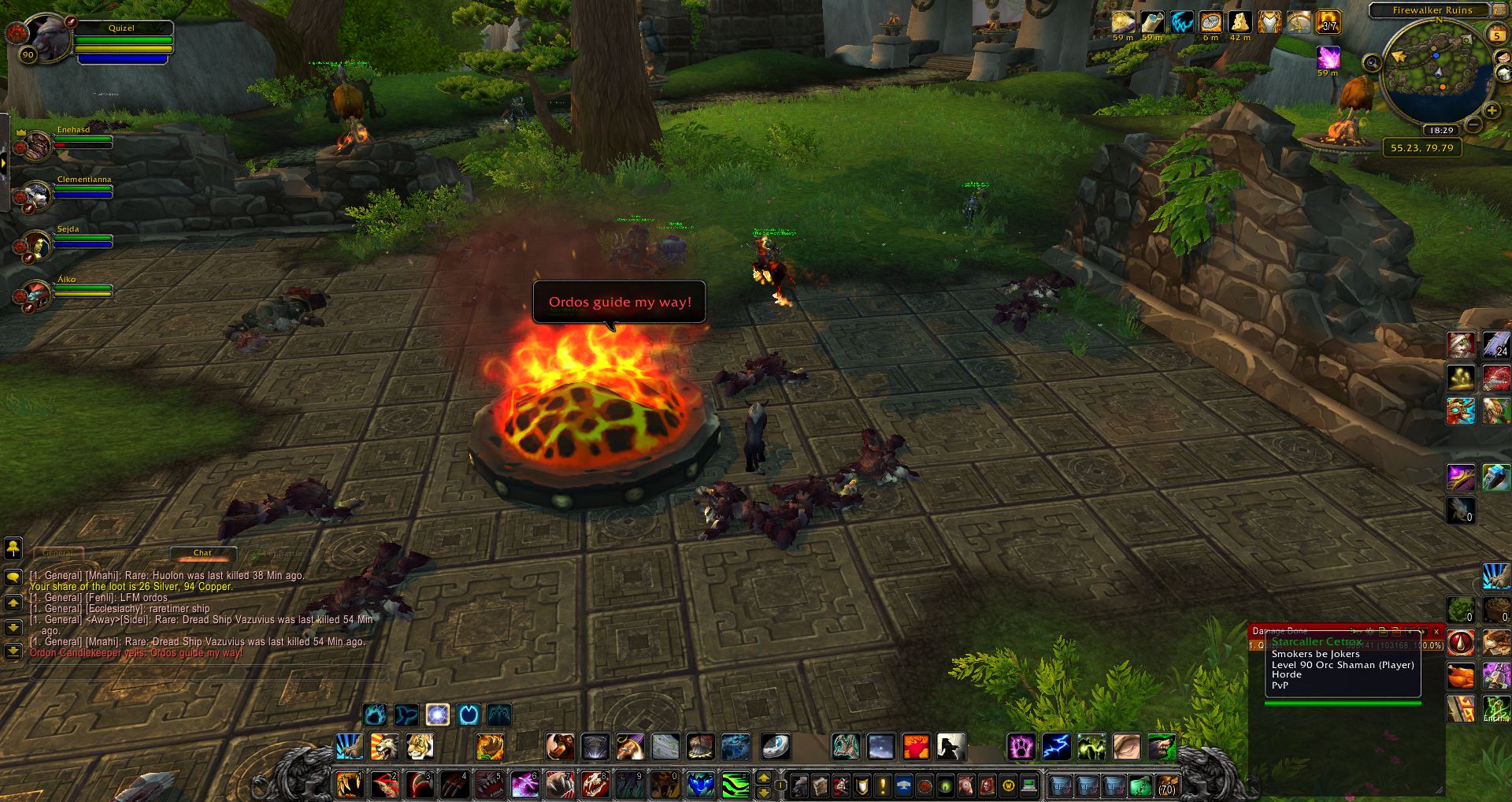Open the yellow exclamation quest log button
Viewport: 1512px width, 802px height.
(883, 785)
